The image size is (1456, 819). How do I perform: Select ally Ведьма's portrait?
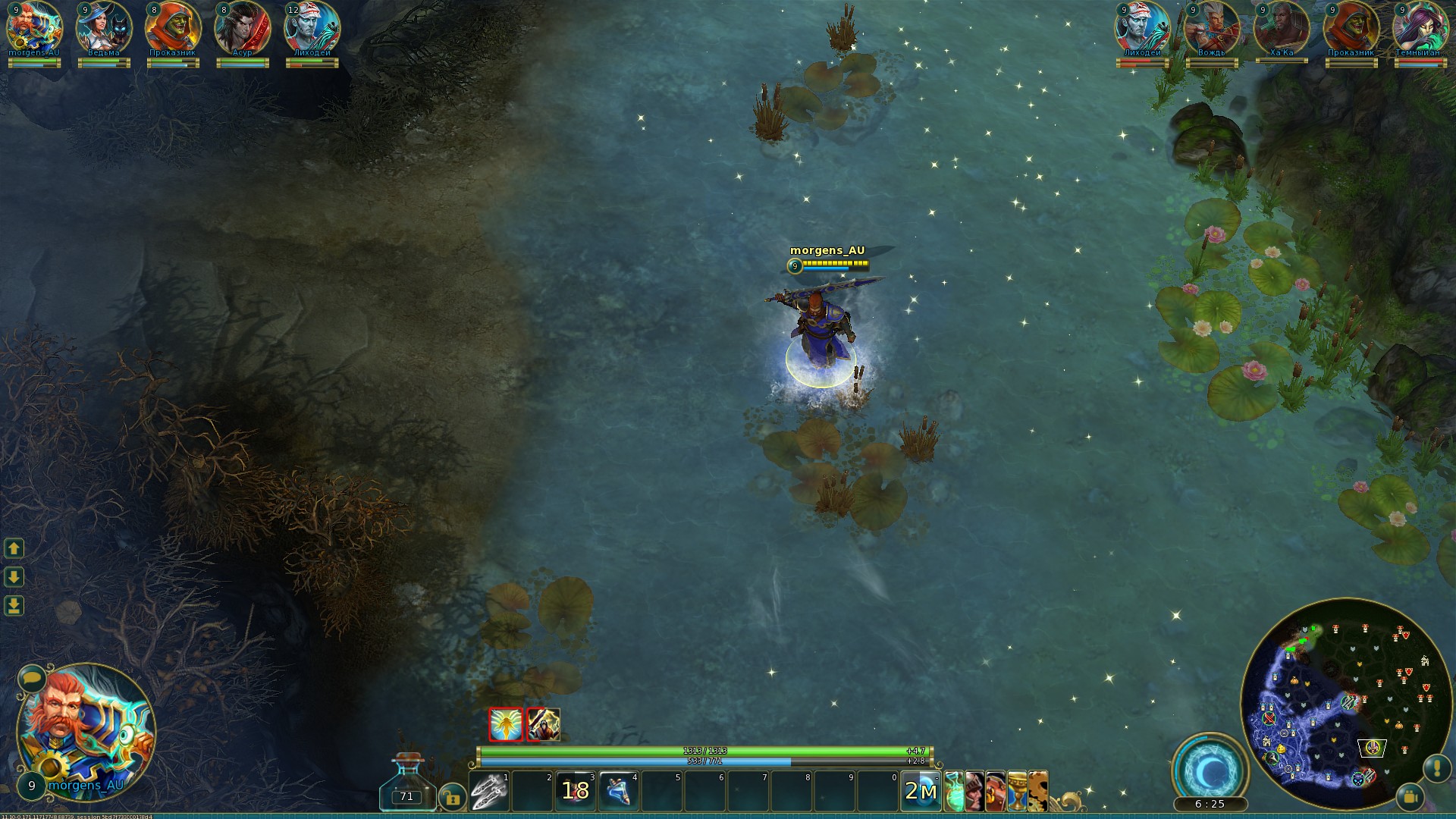point(104,27)
